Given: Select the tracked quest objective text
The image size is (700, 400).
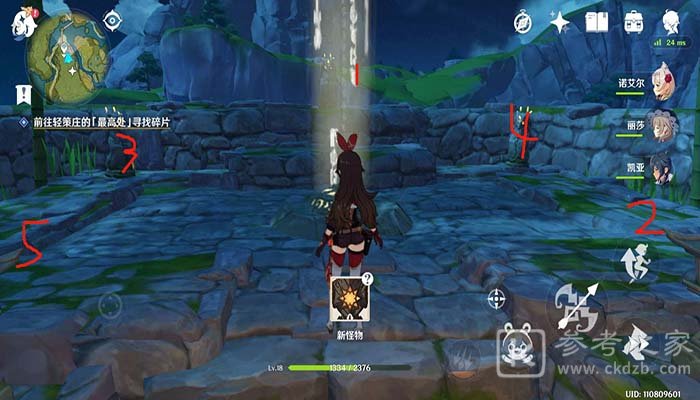Looking at the screenshot, I should click(102, 121).
